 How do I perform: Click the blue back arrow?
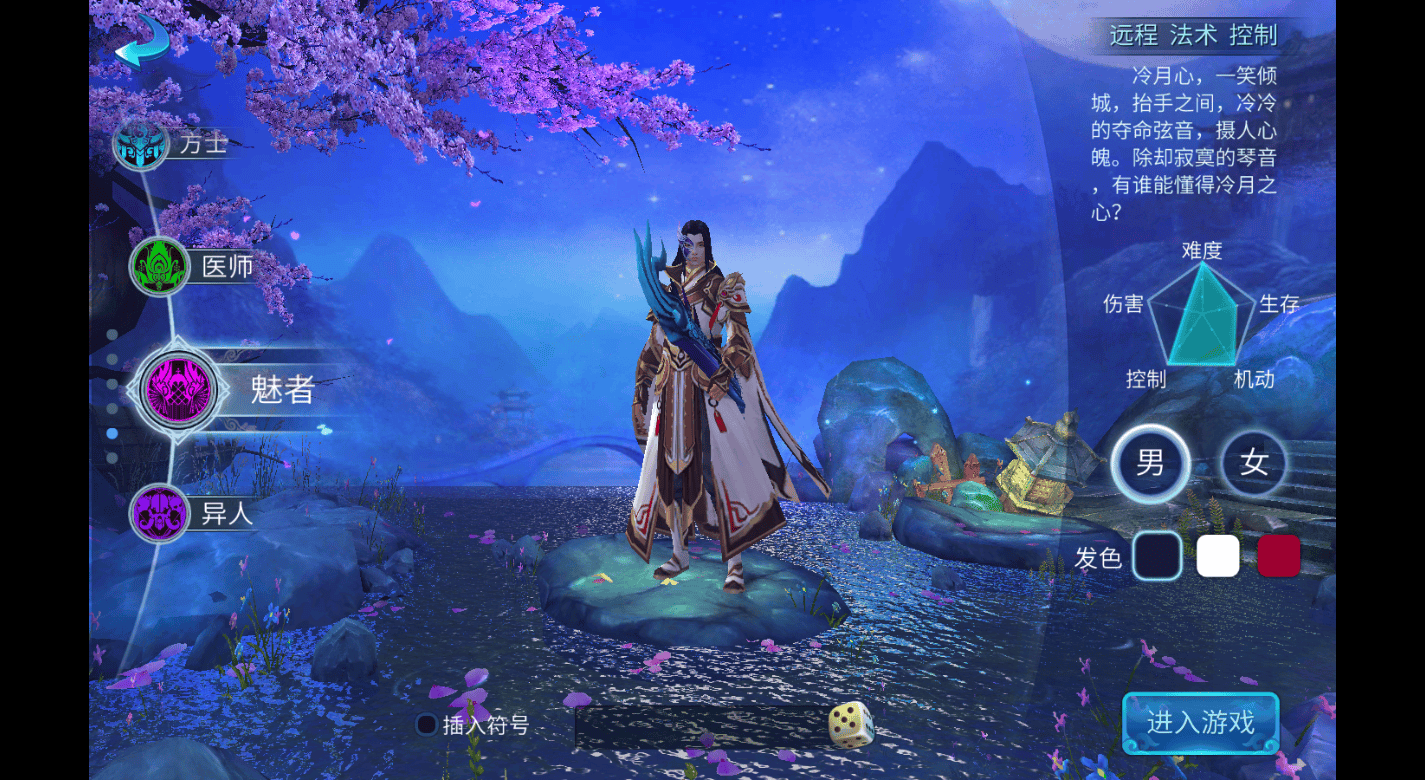pos(142,42)
